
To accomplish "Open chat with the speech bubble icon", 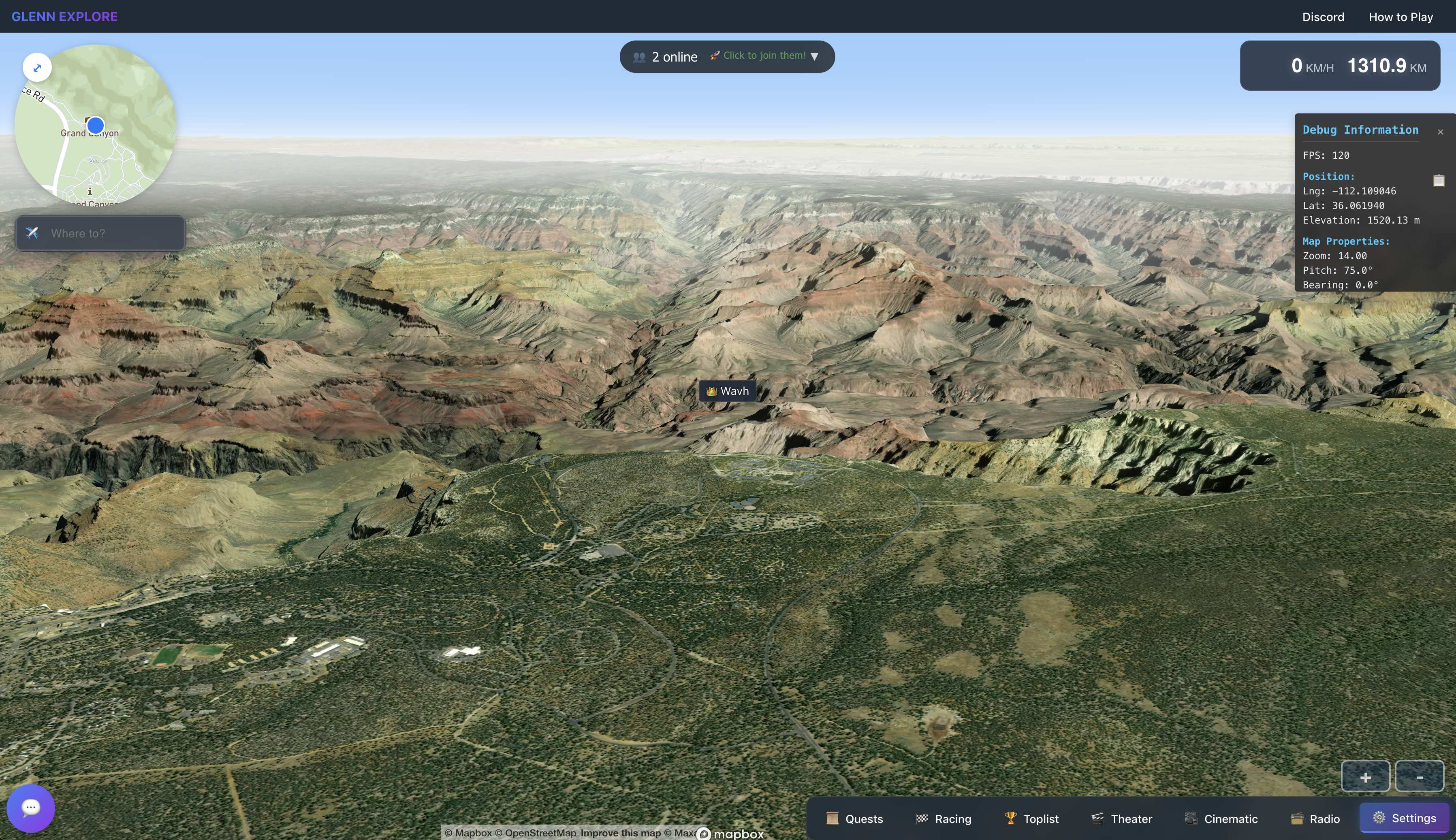I will (30, 808).
